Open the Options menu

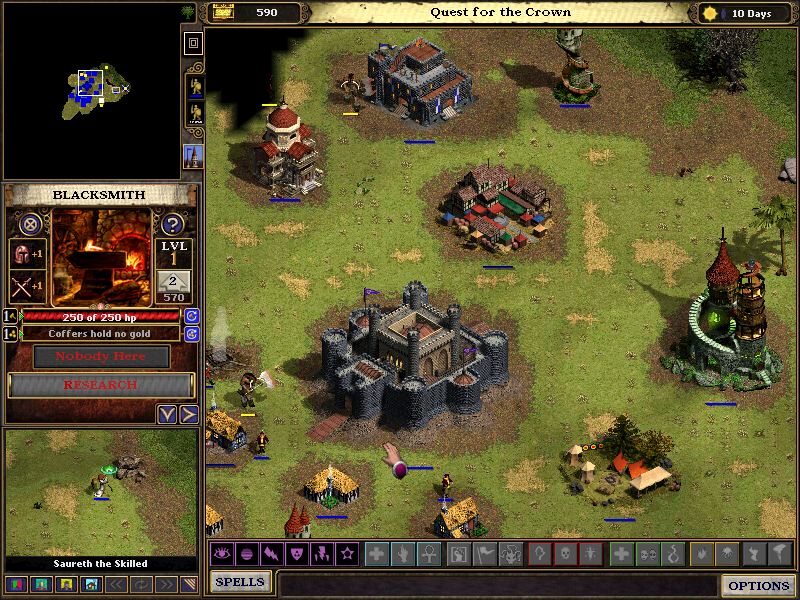point(759,585)
